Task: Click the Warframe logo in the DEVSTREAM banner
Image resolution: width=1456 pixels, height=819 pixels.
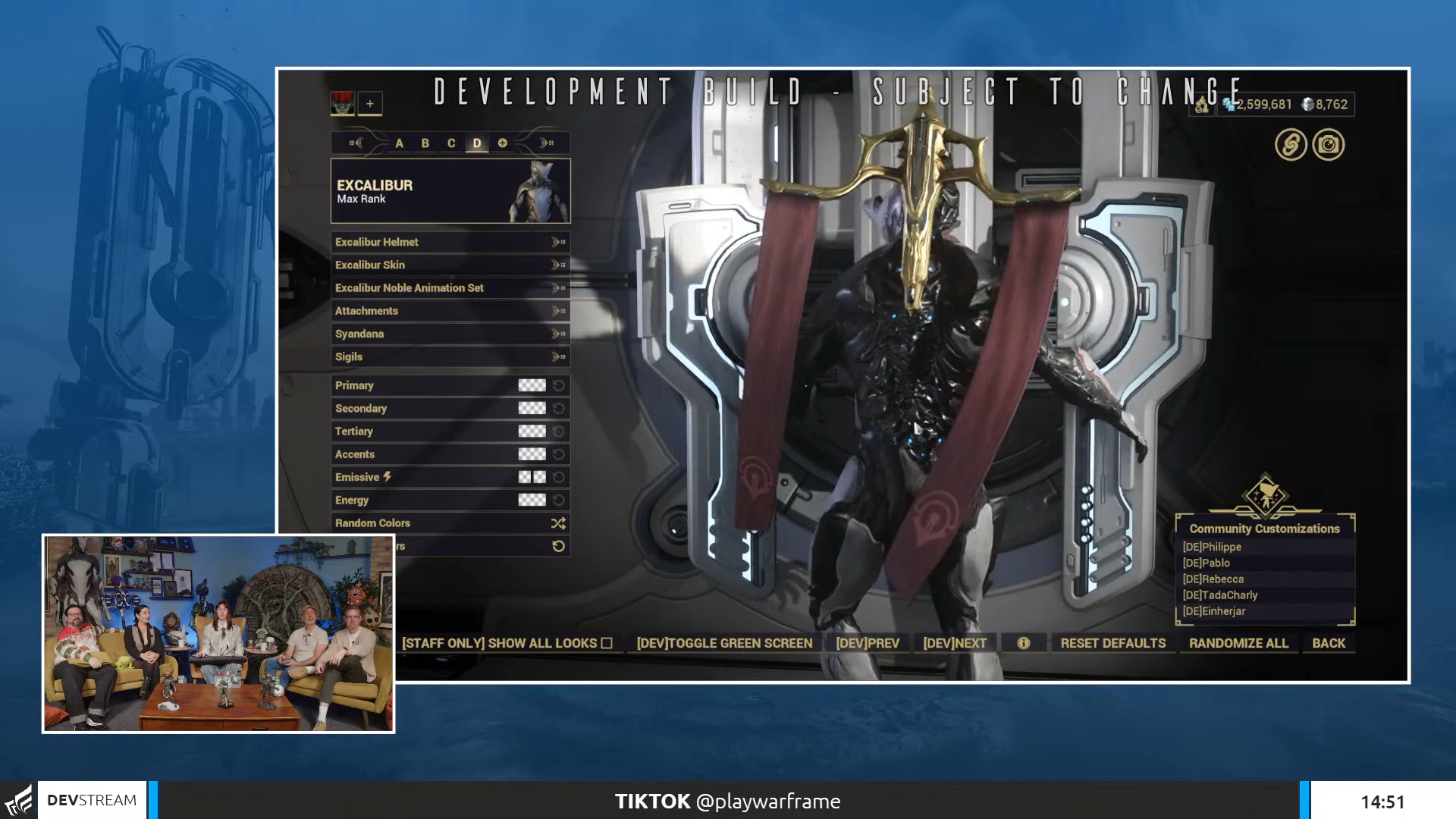Action: [18, 800]
